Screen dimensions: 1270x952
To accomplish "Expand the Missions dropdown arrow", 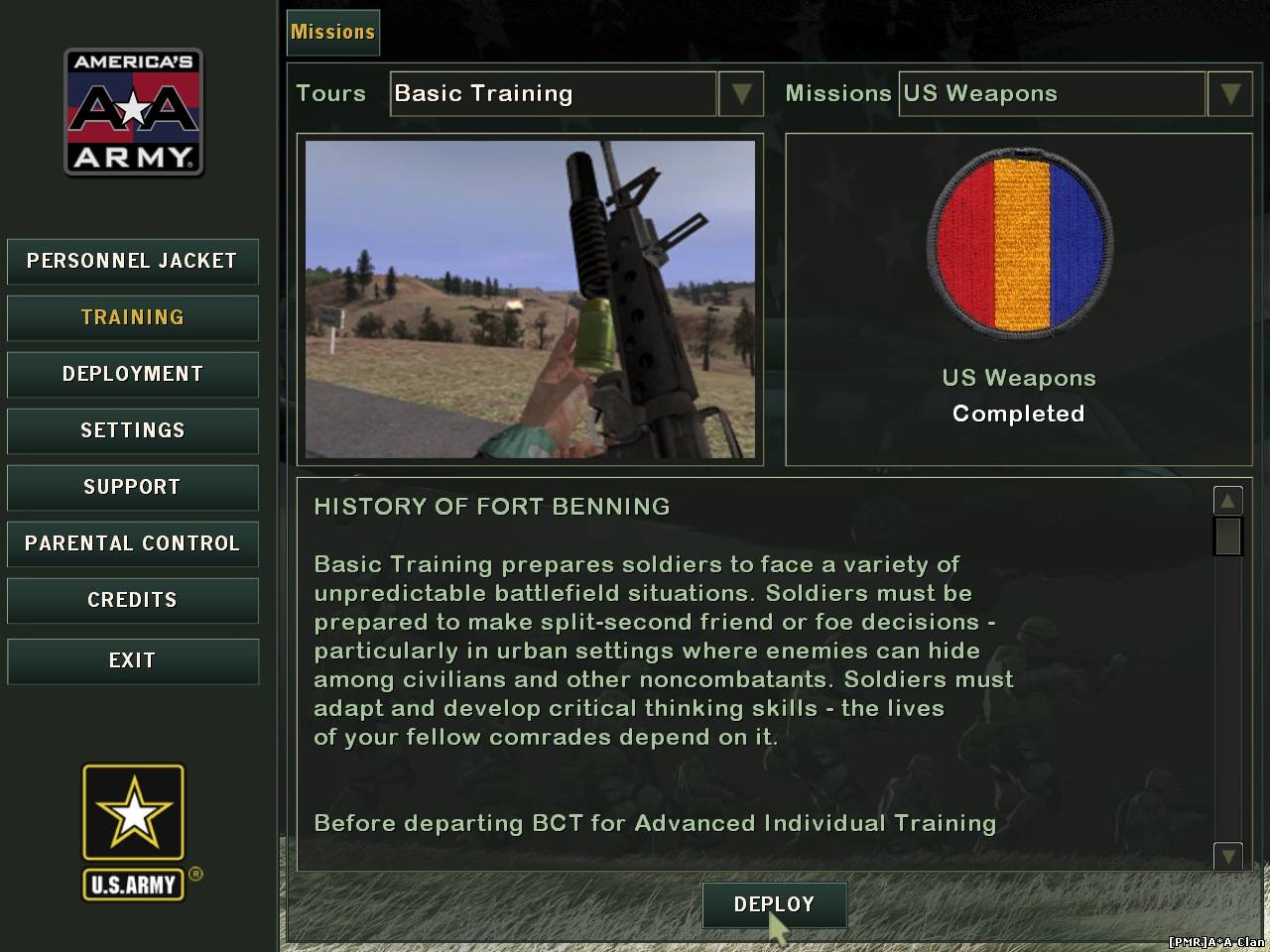I will [x=1230, y=94].
